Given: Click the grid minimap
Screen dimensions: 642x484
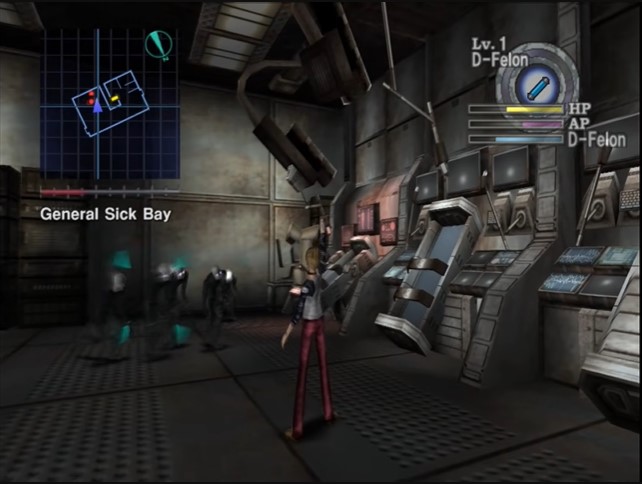Looking at the screenshot, I should pos(109,103).
